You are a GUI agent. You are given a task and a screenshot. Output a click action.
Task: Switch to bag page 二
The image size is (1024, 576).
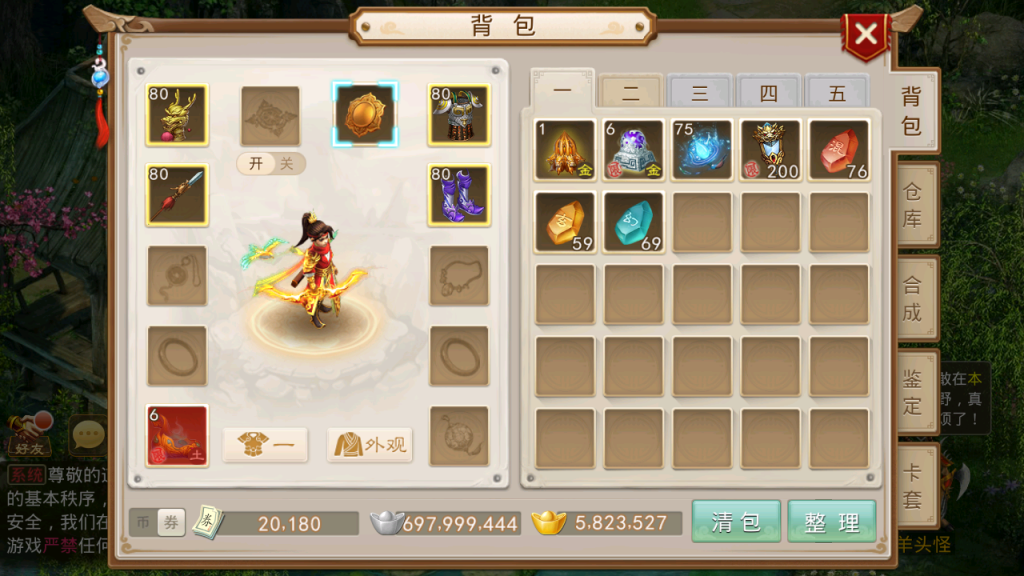tap(631, 93)
